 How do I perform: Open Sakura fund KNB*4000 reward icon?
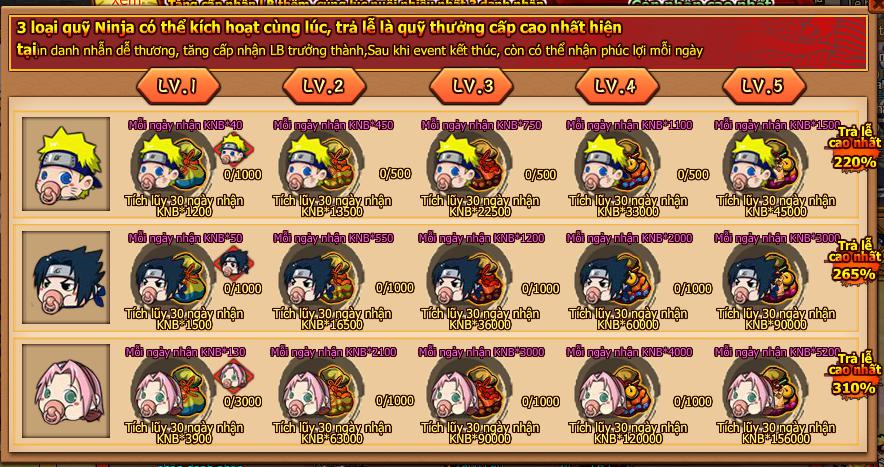point(613,387)
